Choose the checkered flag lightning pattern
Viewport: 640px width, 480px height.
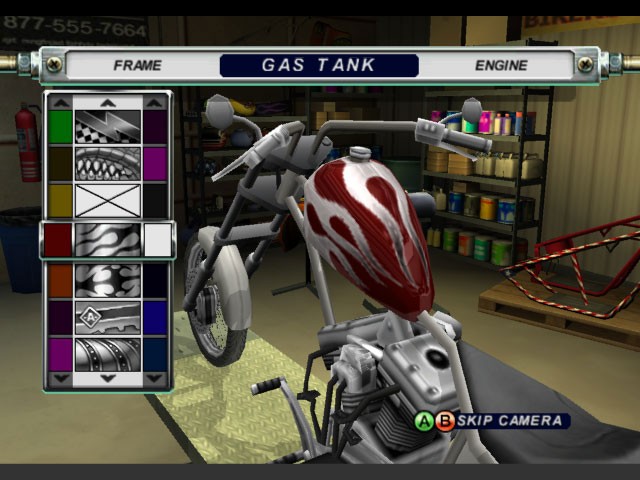pos(108,126)
